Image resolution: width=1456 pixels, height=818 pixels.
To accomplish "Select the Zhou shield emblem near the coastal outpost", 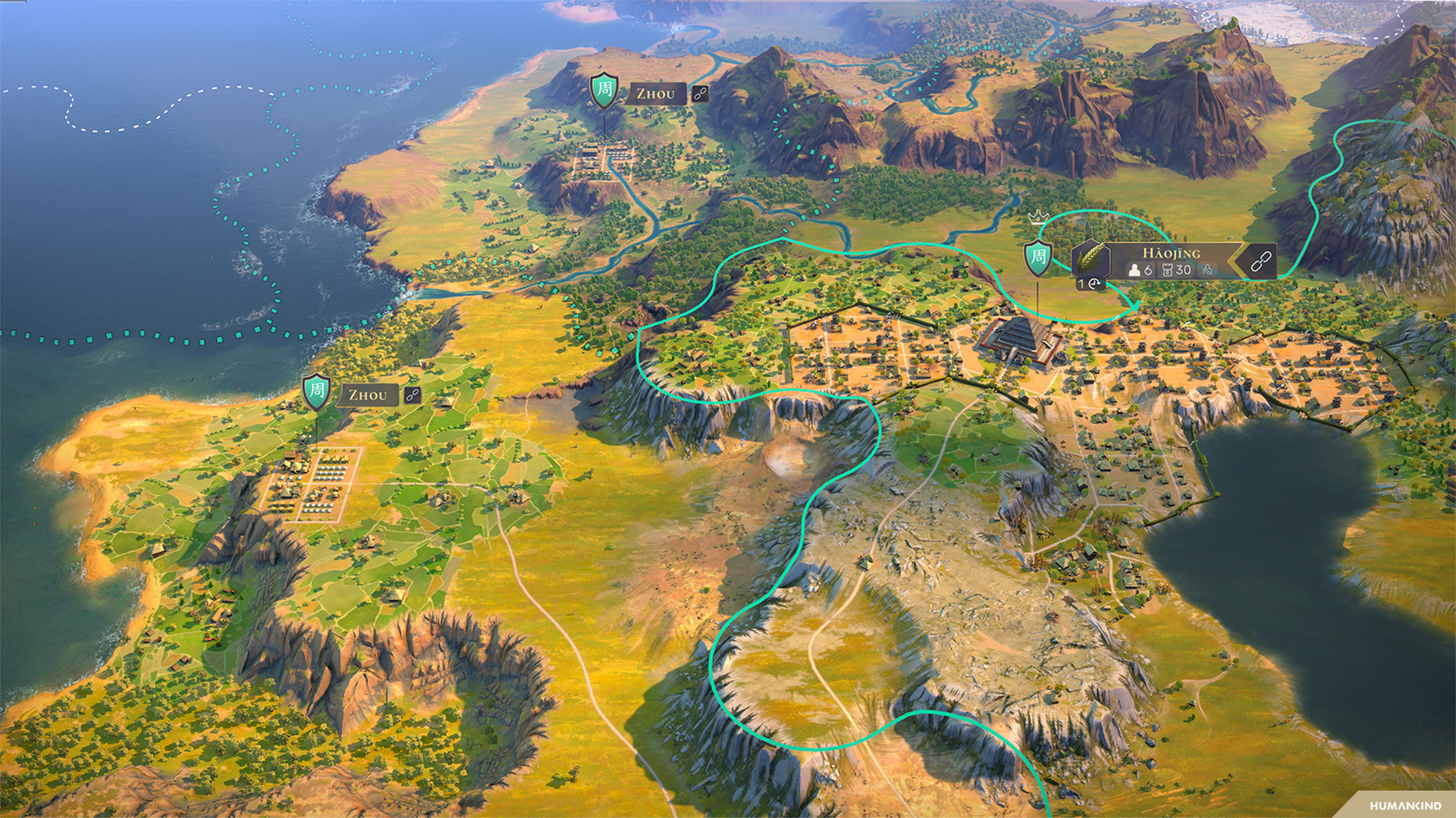I will coord(316,393).
